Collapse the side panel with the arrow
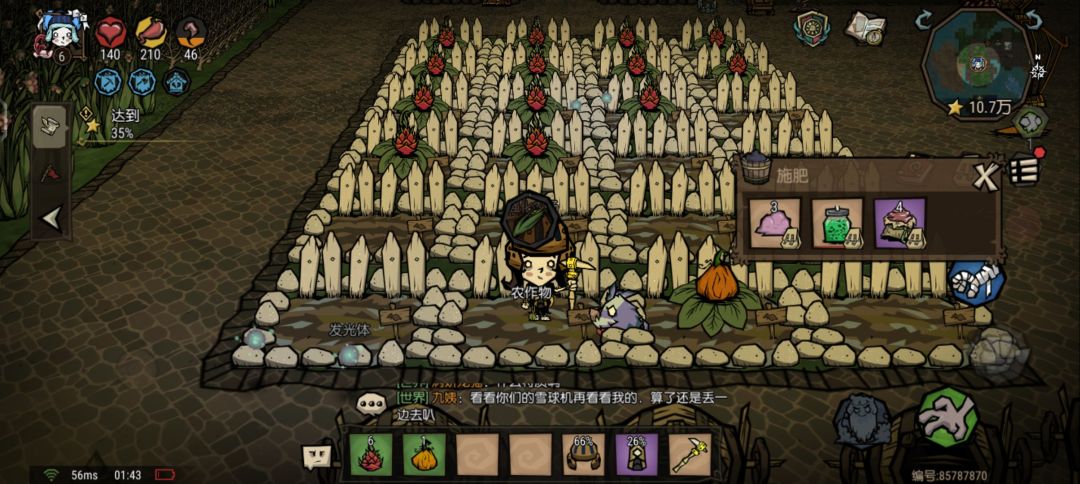The width and height of the screenshot is (1080, 484). [50, 219]
